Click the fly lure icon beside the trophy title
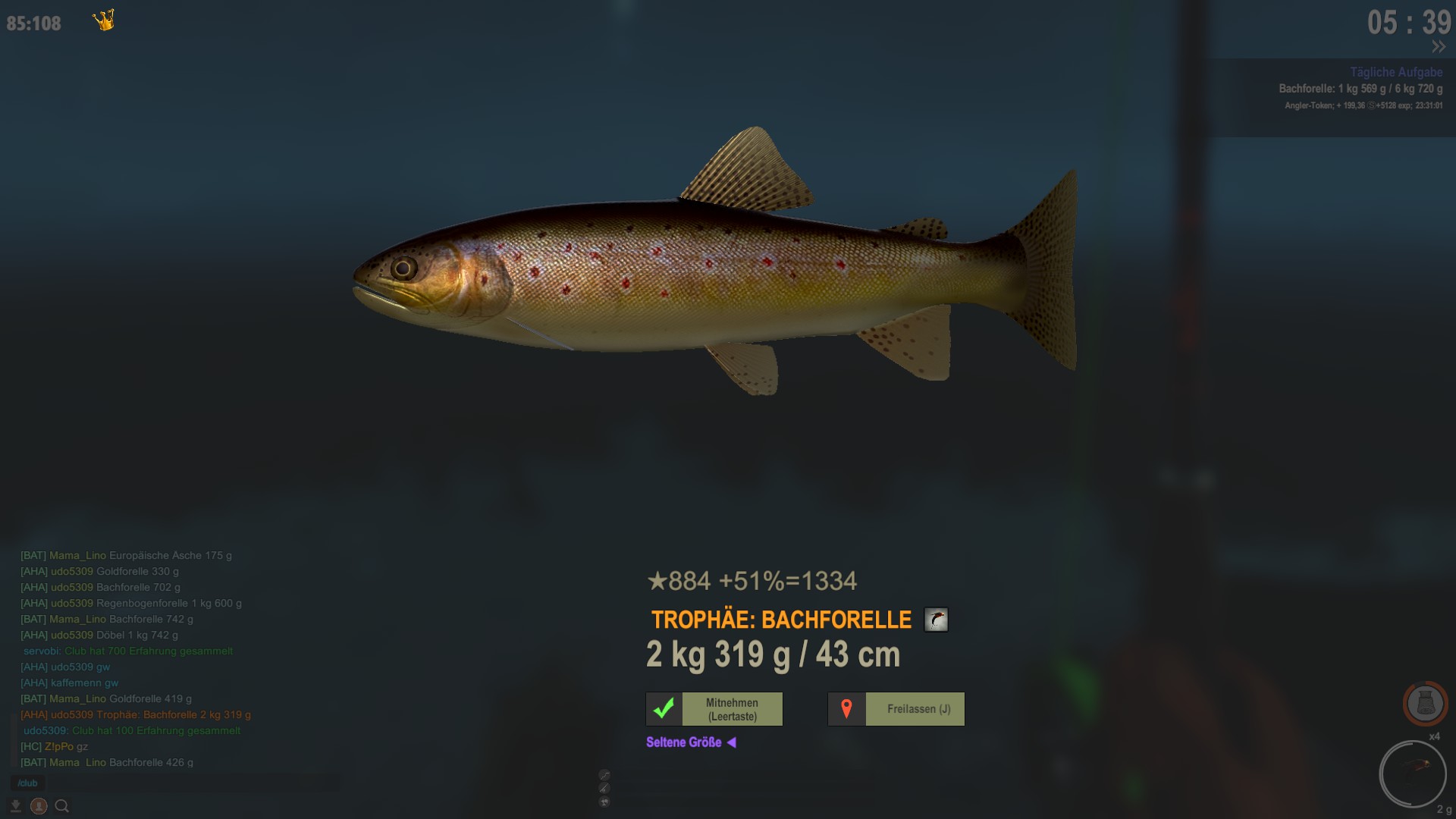The height and width of the screenshot is (819, 1456). click(936, 620)
